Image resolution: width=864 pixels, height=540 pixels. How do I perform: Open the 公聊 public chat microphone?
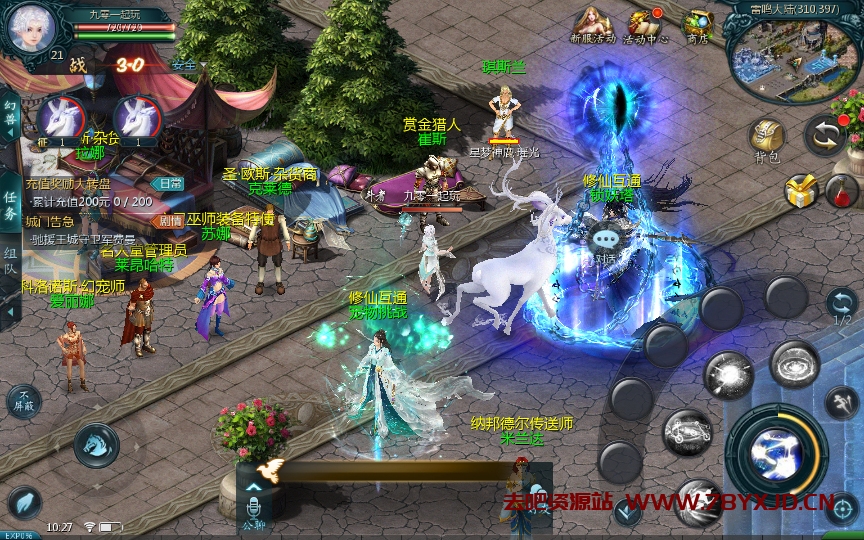coord(253,503)
